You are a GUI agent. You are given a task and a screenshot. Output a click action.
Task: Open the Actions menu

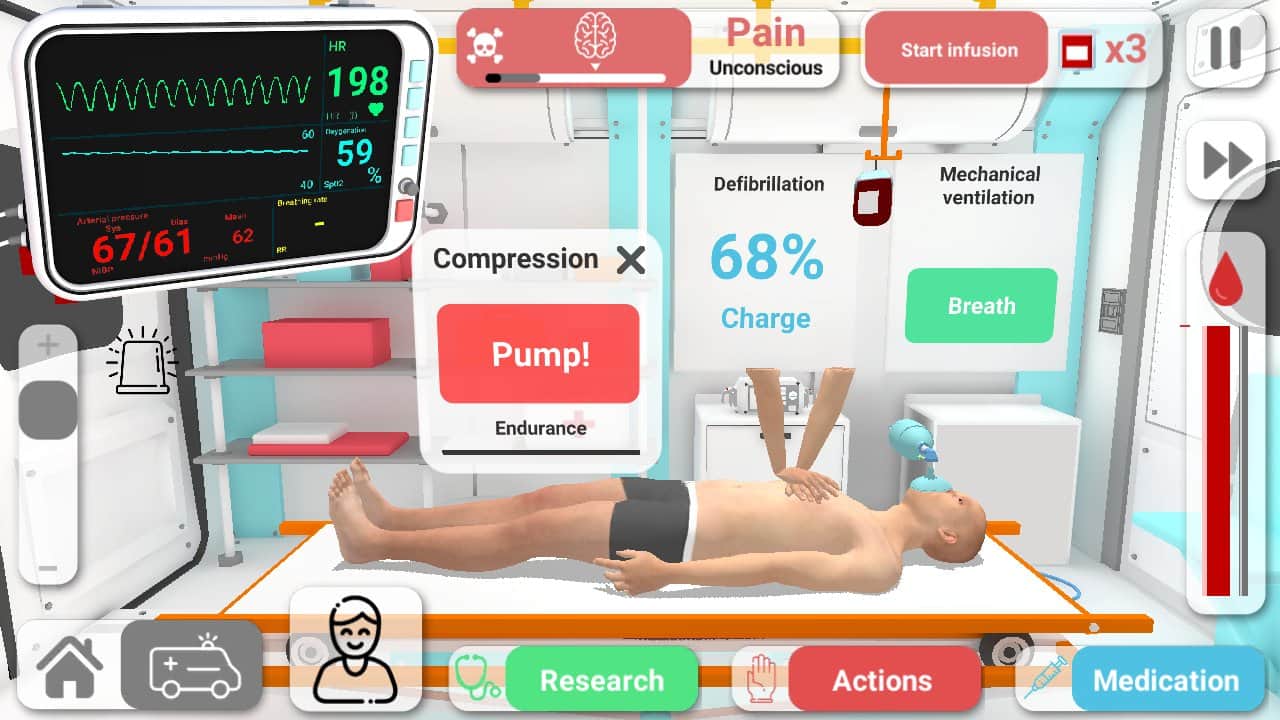[x=884, y=680]
